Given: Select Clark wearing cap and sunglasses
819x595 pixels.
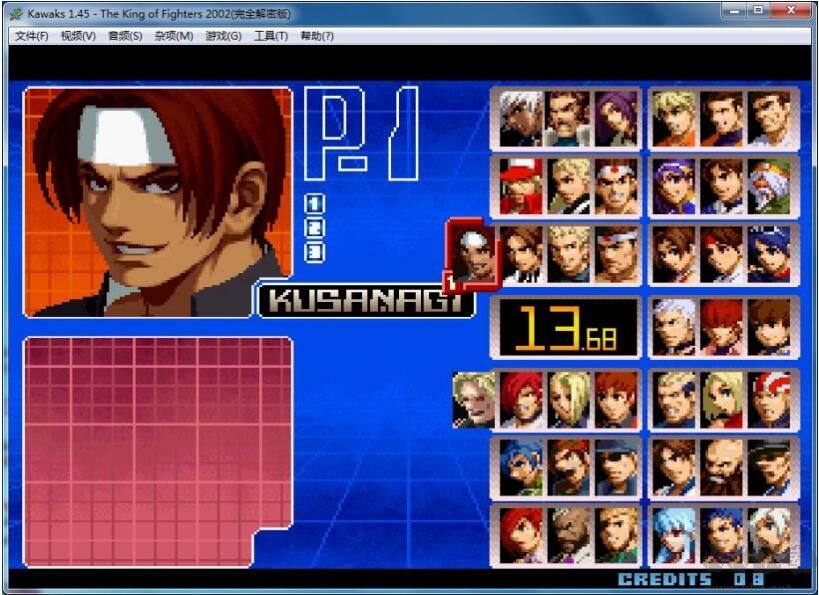Looking at the screenshot, I should [x=617, y=467].
